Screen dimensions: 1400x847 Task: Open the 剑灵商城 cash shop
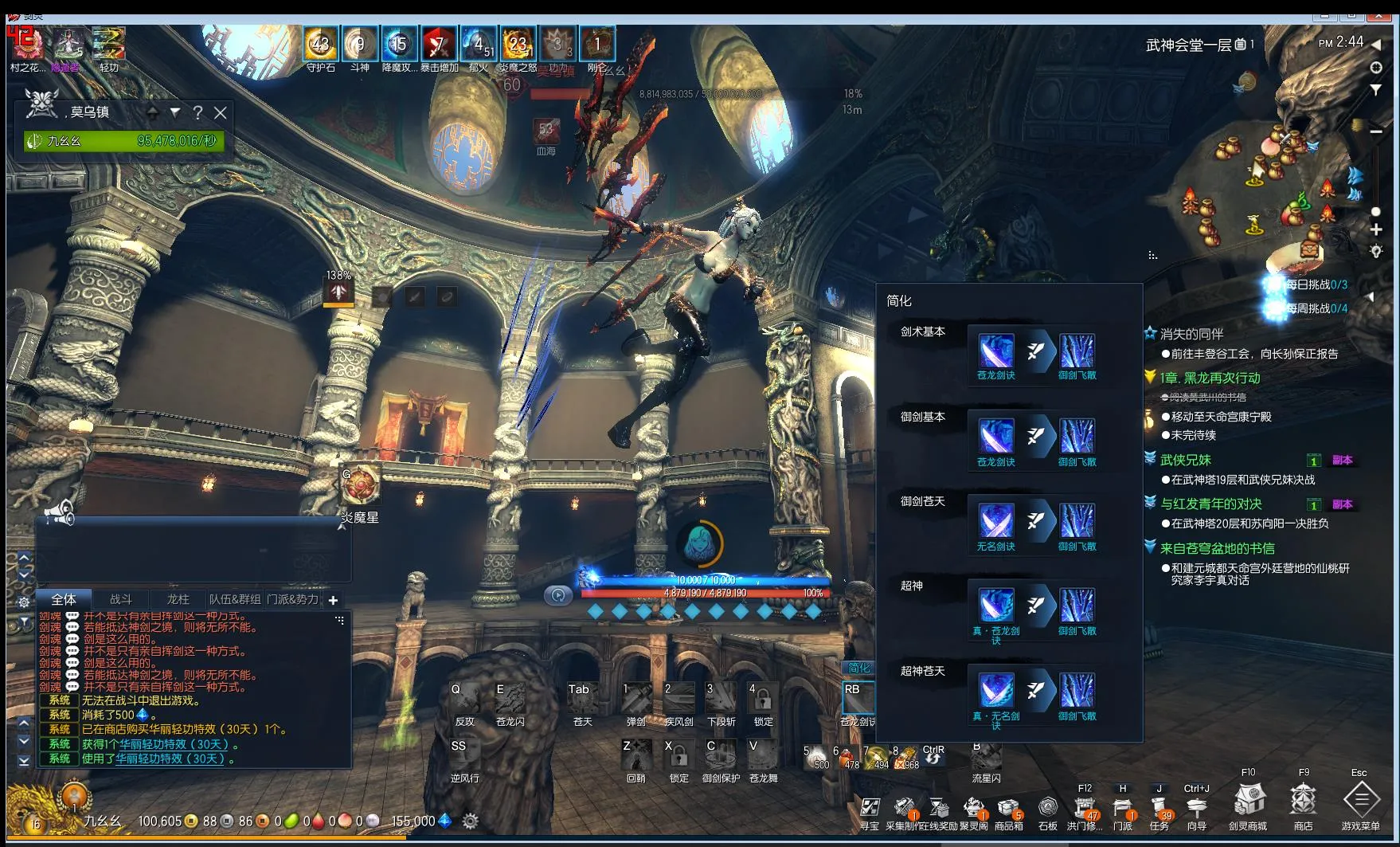pos(1248,799)
